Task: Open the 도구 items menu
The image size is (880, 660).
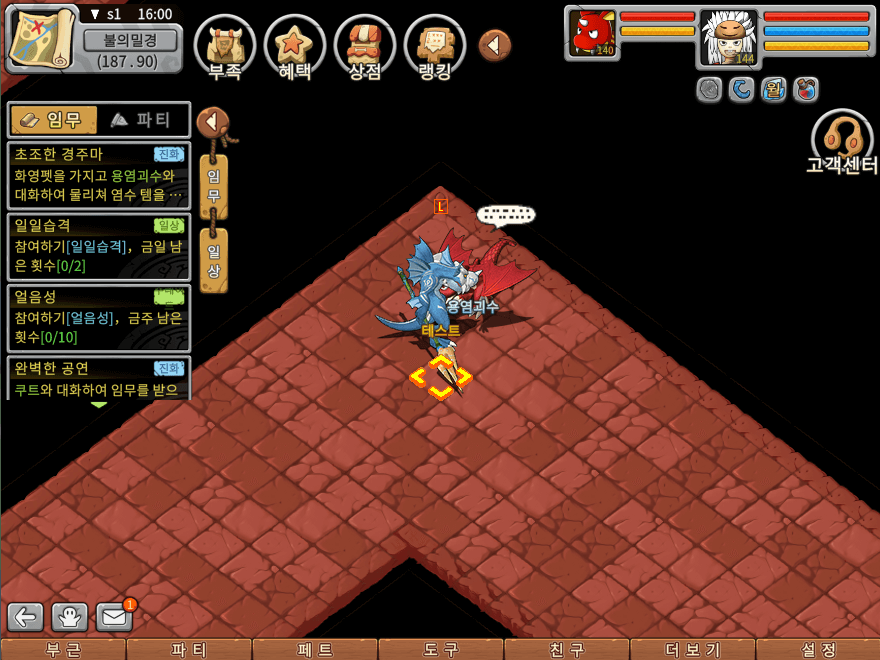Action: tap(440, 650)
